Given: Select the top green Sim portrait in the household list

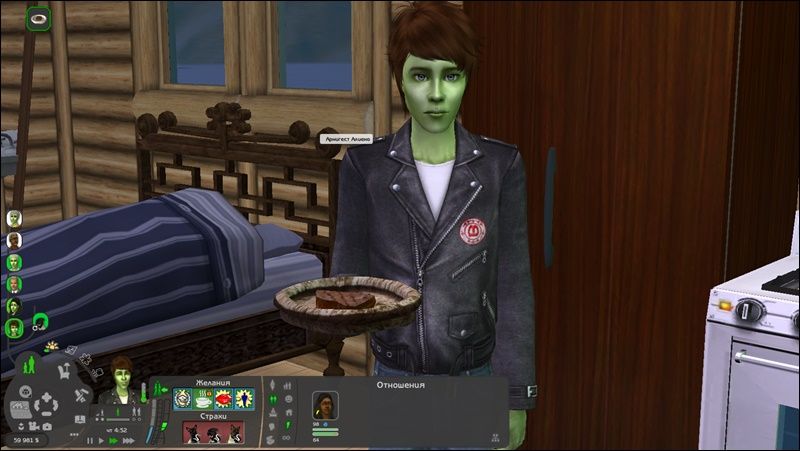Looking at the screenshot, I should click(14, 218).
